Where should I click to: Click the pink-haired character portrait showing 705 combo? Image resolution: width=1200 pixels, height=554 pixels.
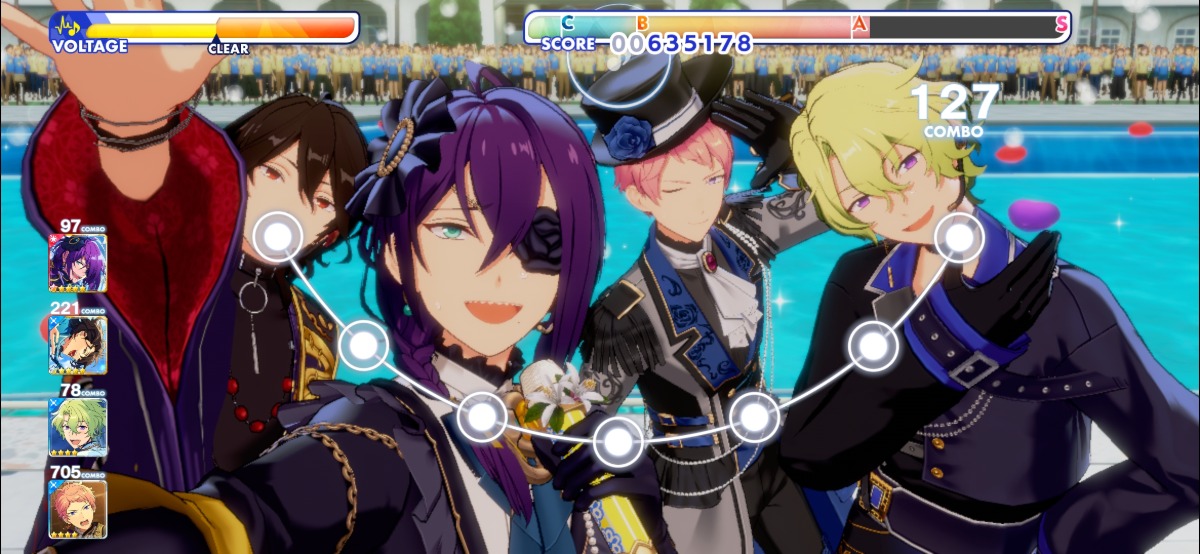[x=77, y=510]
